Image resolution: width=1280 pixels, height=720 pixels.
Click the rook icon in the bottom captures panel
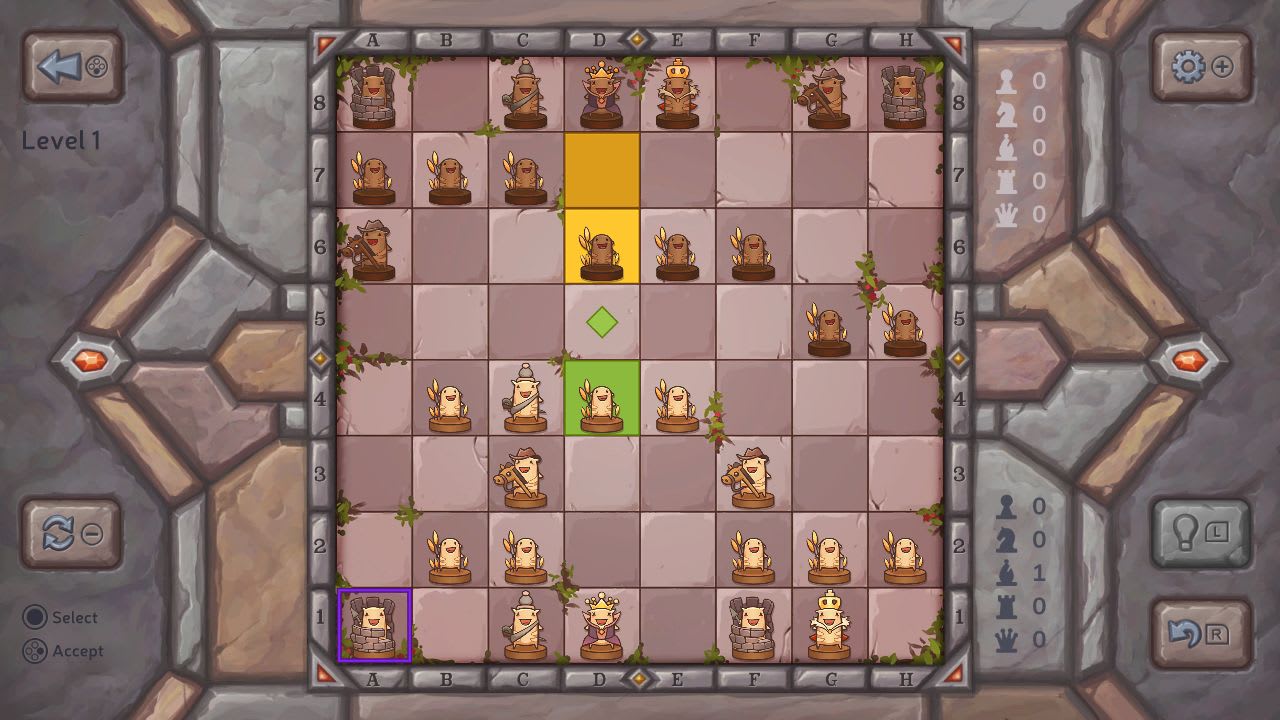pyautogui.click(x=1005, y=604)
